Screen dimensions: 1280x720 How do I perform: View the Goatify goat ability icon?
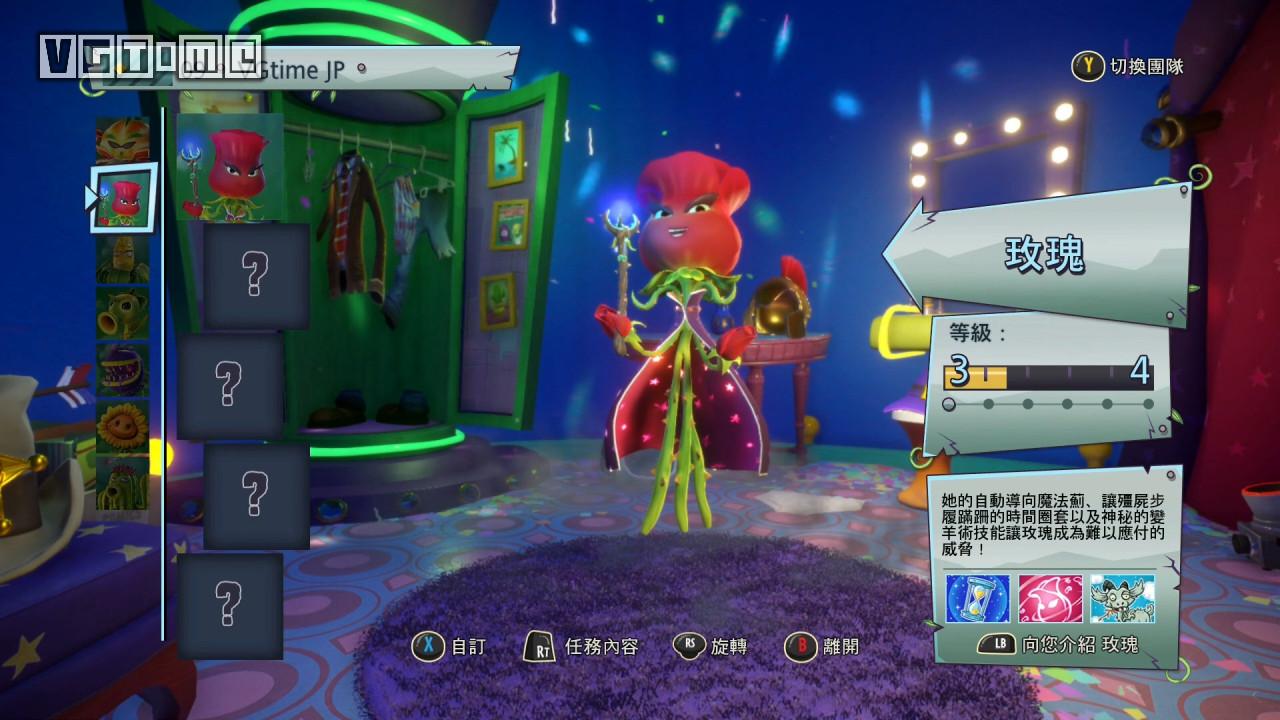coord(1122,599)
